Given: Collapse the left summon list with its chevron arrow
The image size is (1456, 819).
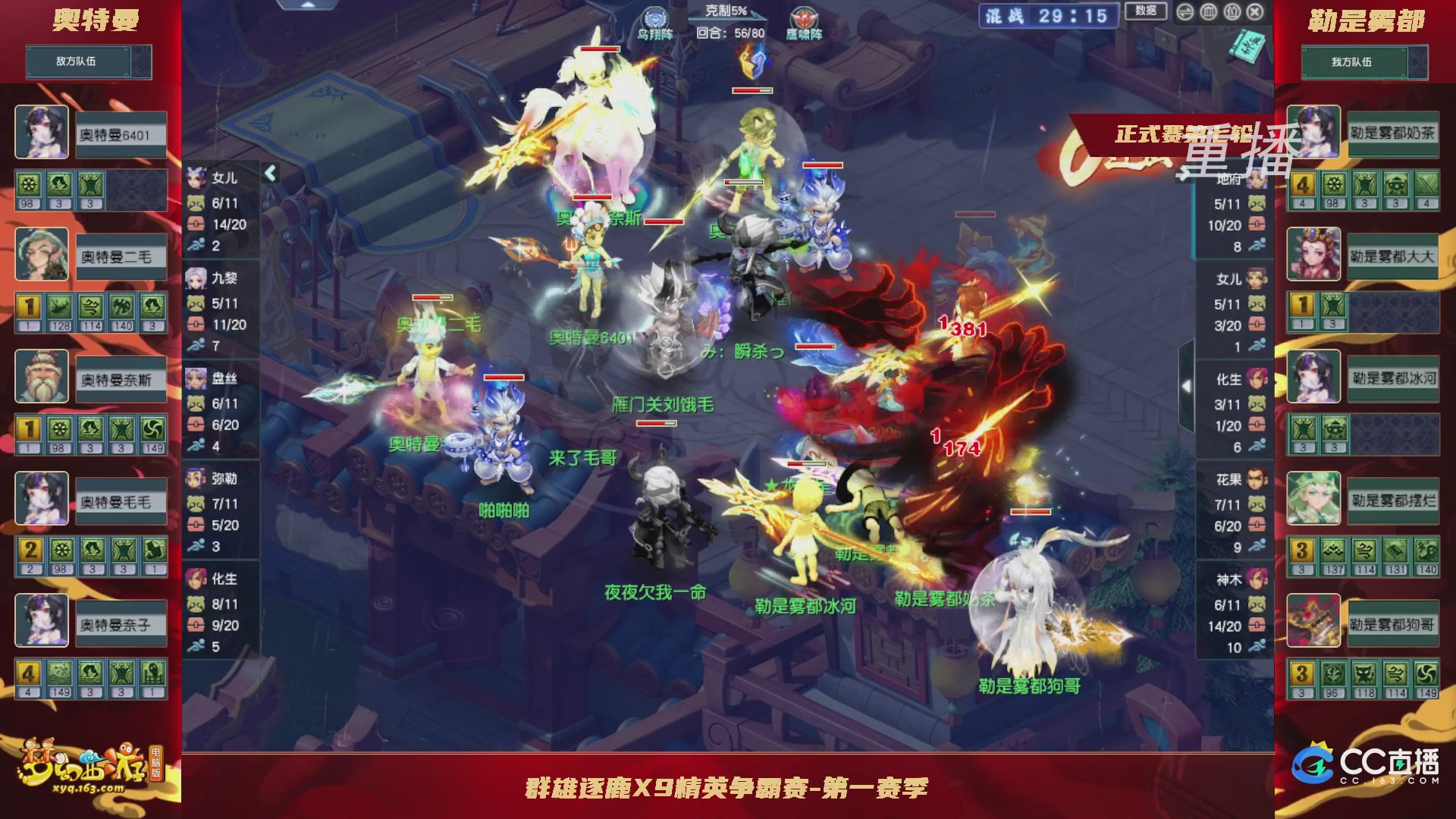Looking at the screenshot, I should (x=269, y=173).
